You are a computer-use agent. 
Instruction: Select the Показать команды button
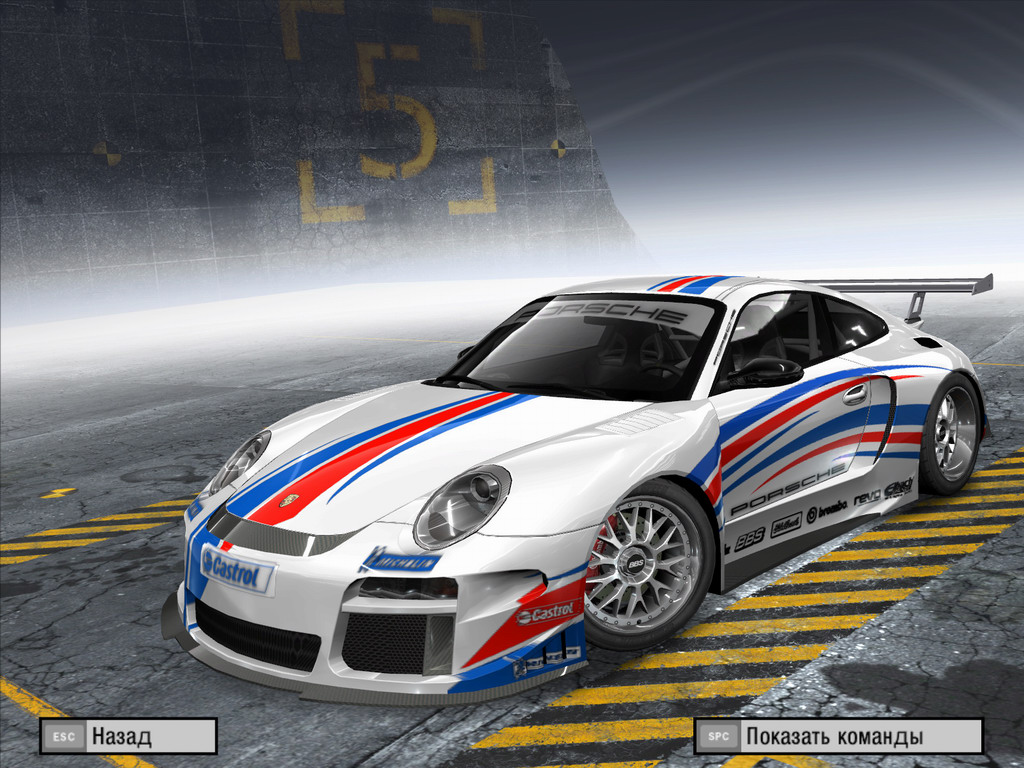(x=838, y=737)
